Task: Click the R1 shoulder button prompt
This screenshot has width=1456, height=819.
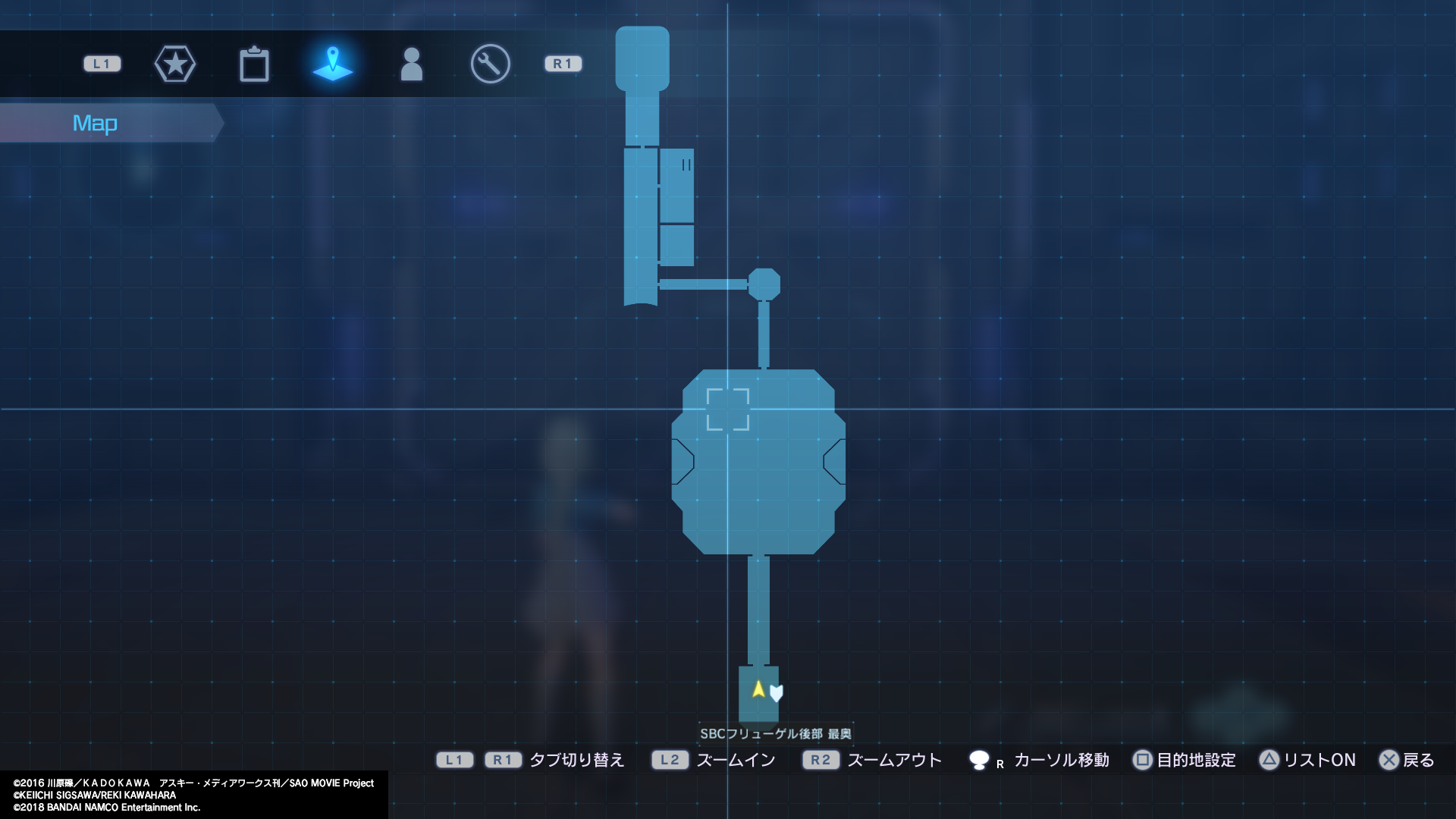Action: click(562, 64)
